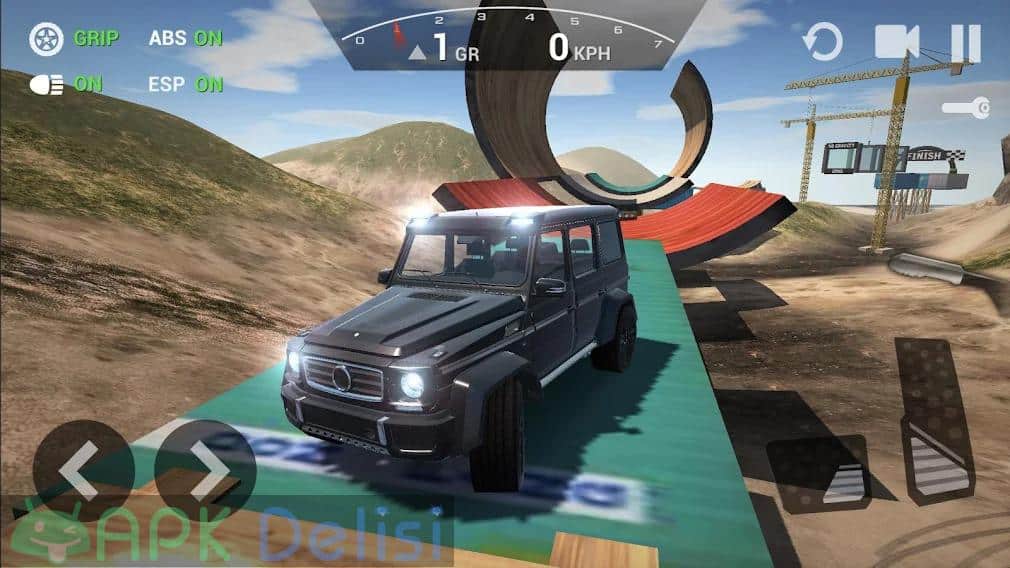Pause the game
This screenshot has height=568, width=1010.
click(x=965, y=43)
